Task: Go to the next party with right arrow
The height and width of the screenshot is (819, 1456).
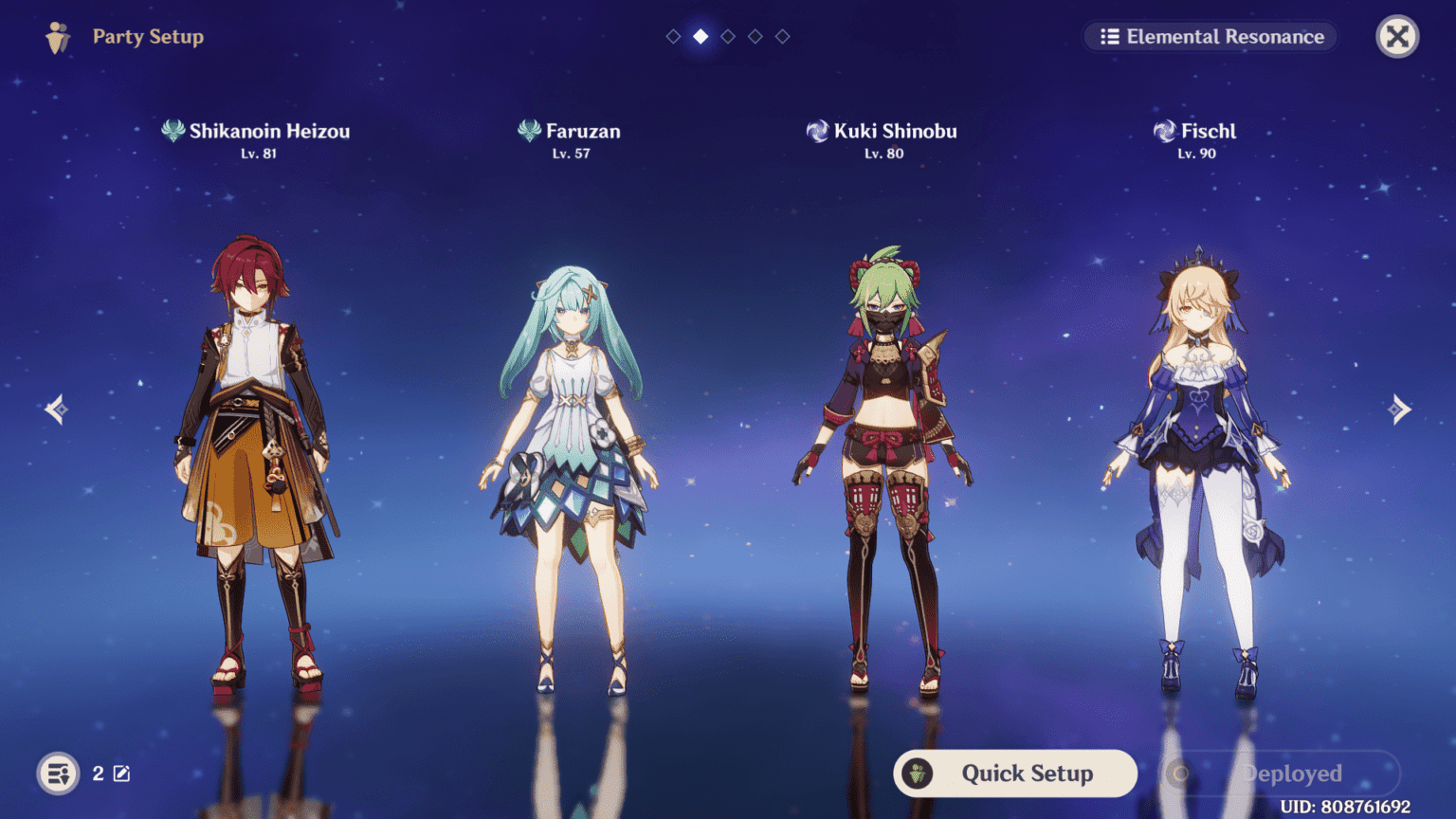Action: tap(1399, 409)
